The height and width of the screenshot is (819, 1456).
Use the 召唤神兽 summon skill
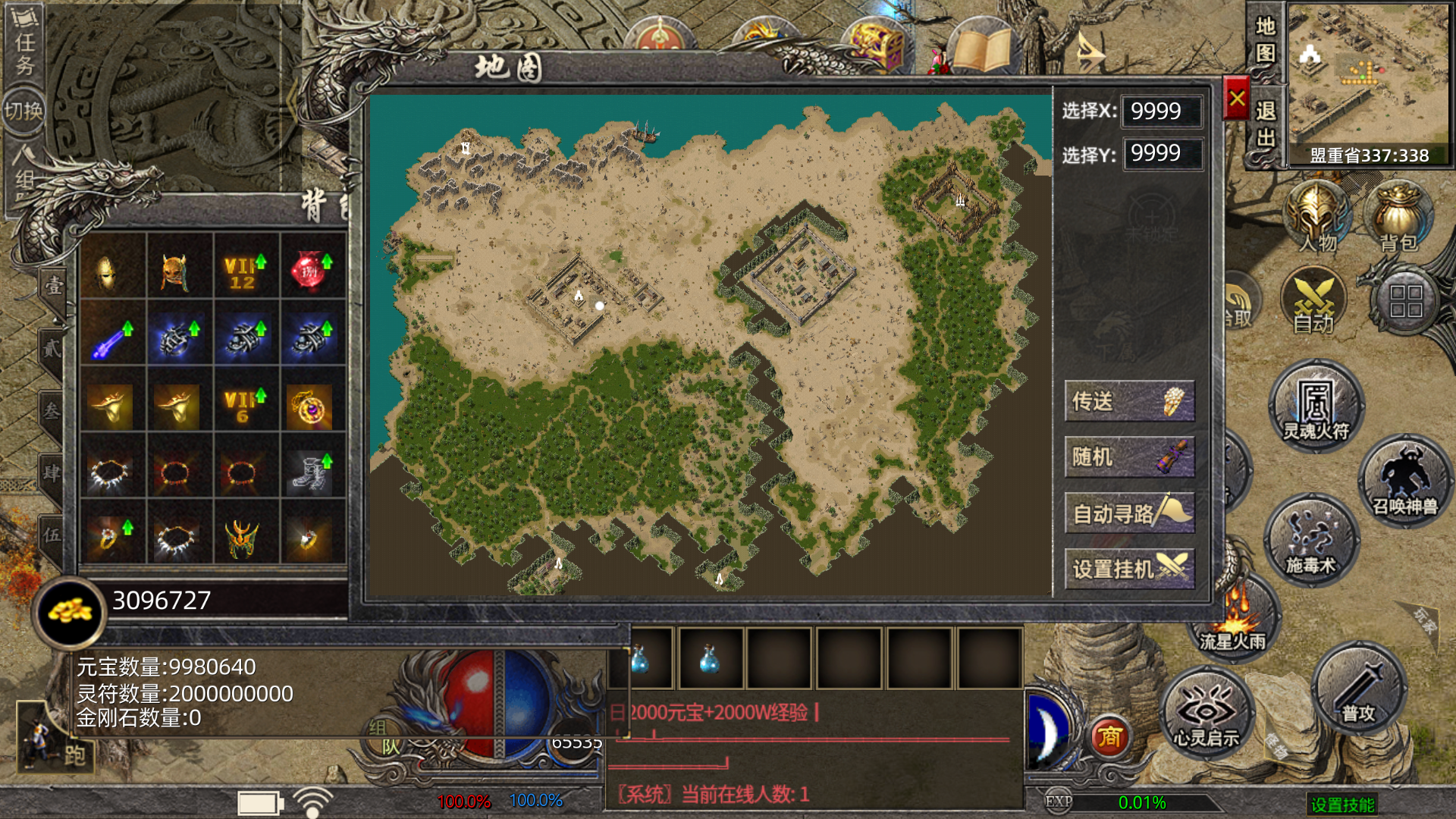(x=1404, y=482)
